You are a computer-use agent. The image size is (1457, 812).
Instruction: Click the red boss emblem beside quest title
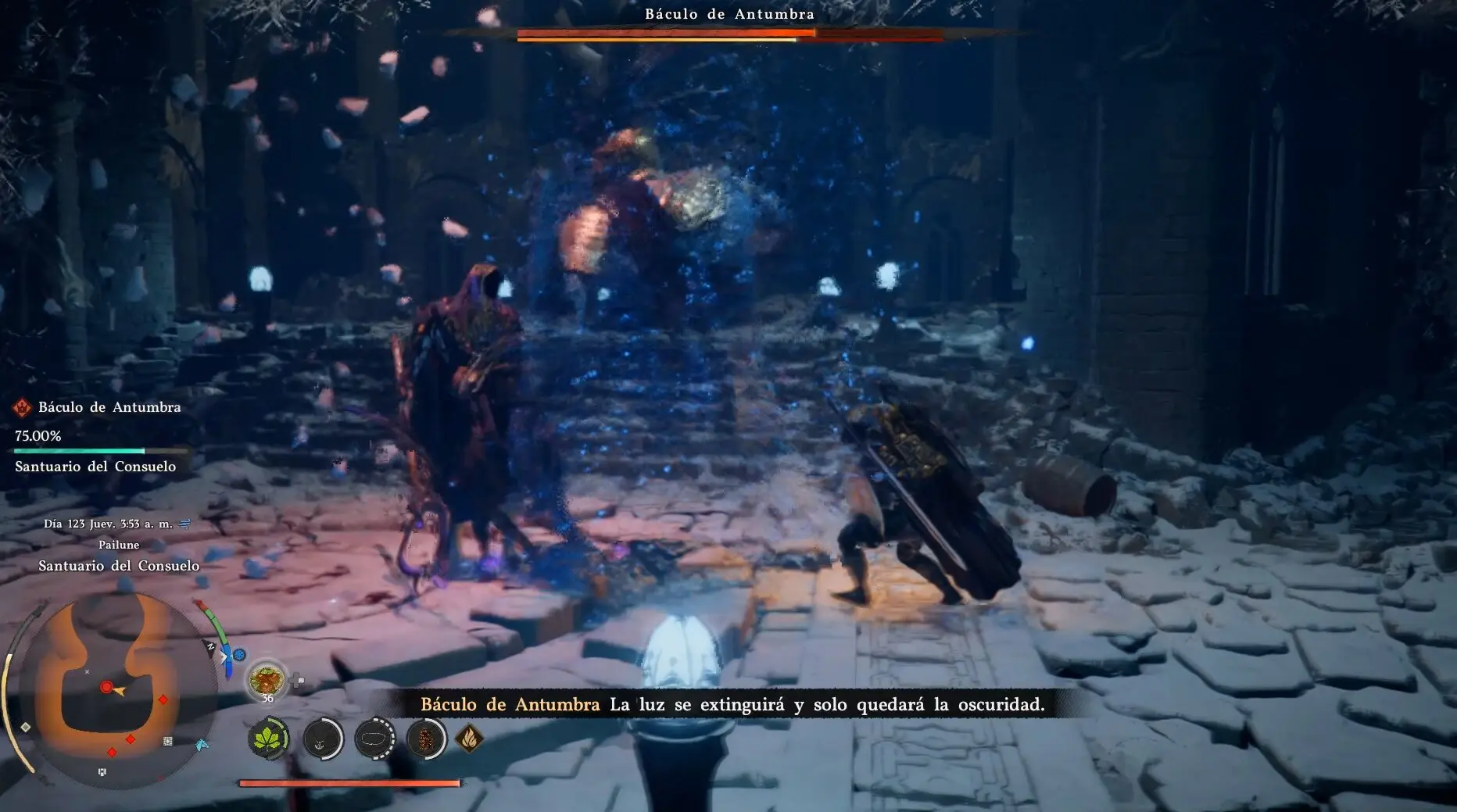click(22, 407)
